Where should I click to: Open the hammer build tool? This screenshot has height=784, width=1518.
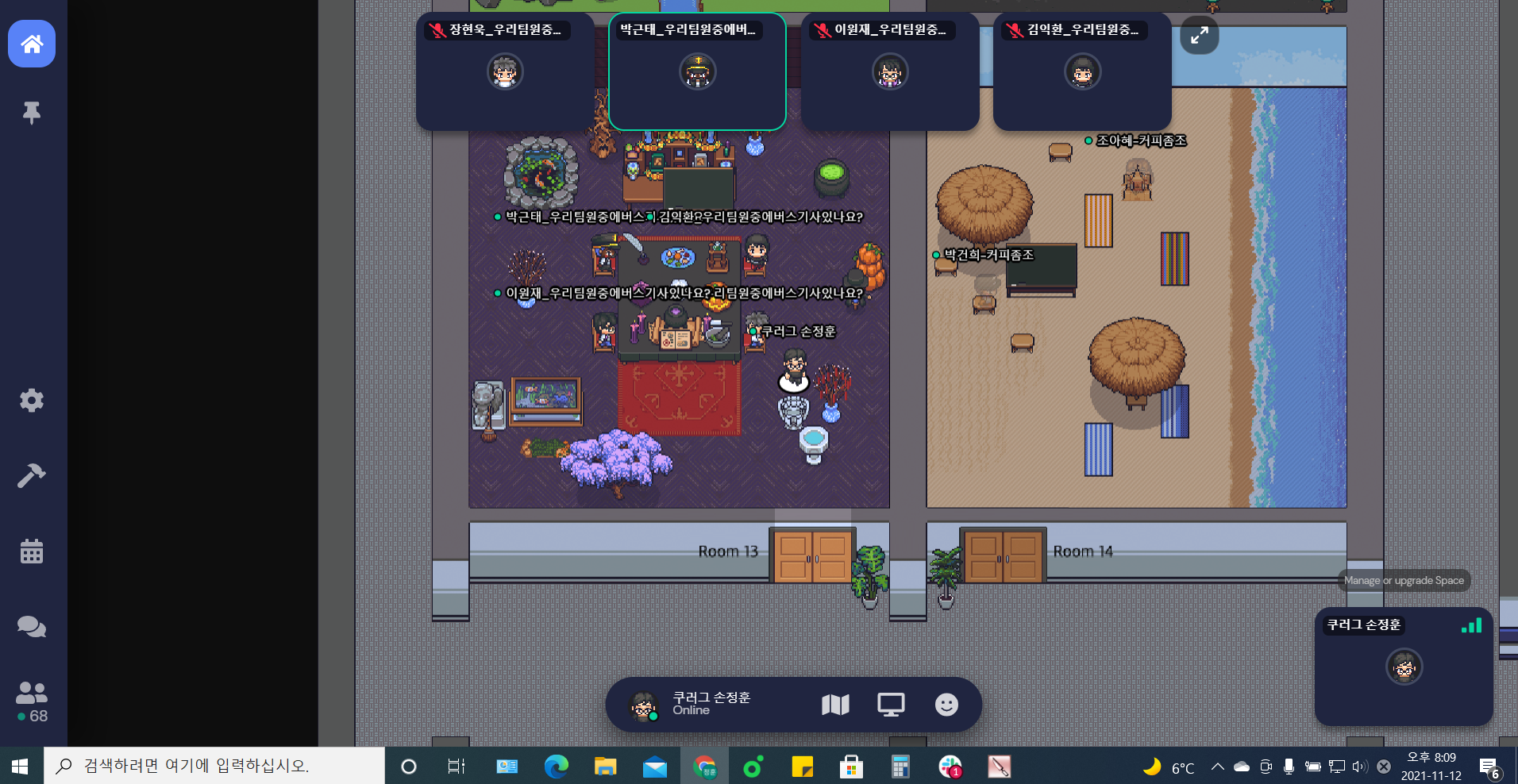click(32, 475)
